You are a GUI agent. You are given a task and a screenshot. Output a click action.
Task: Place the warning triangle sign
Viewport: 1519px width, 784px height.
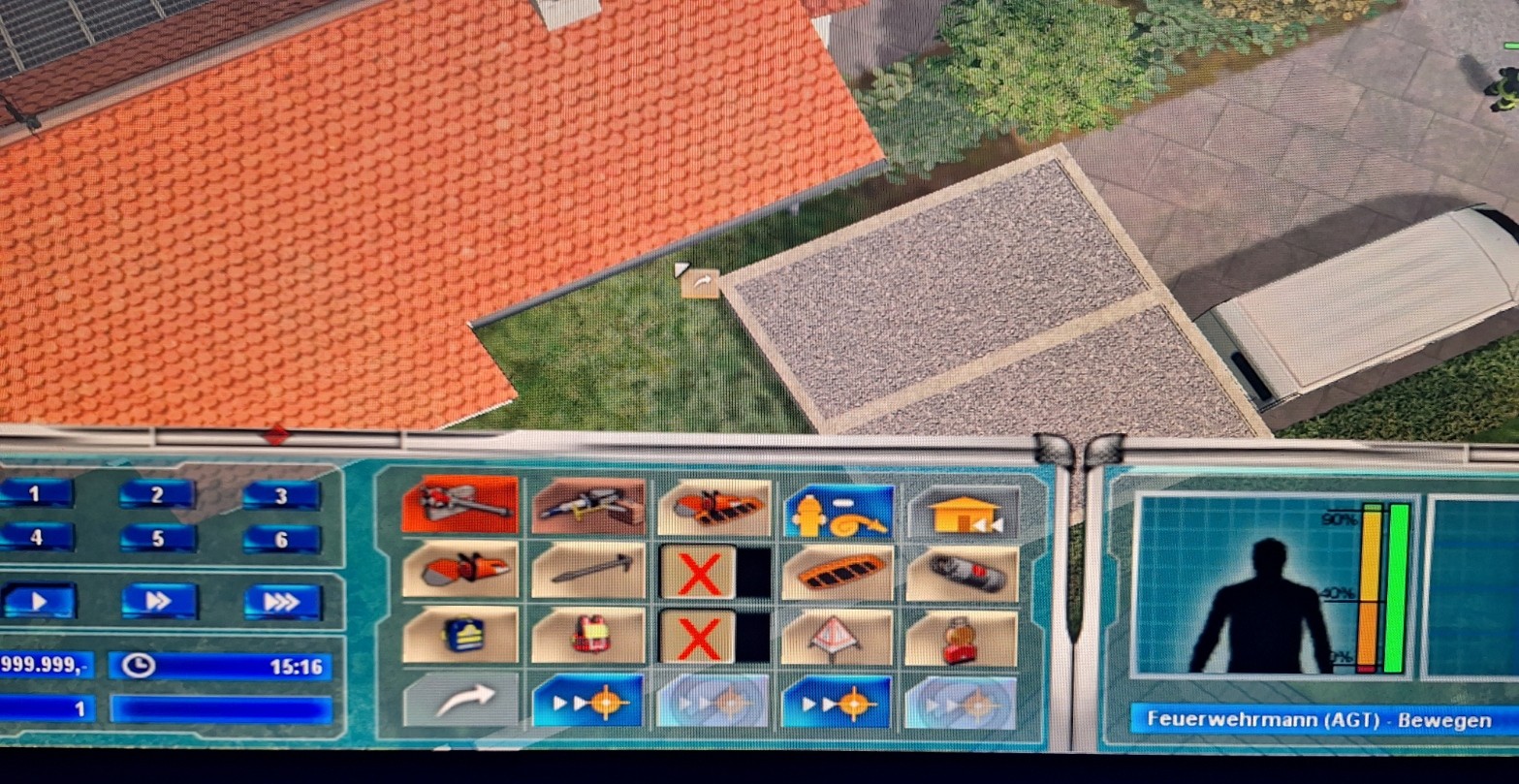(839, 638)
